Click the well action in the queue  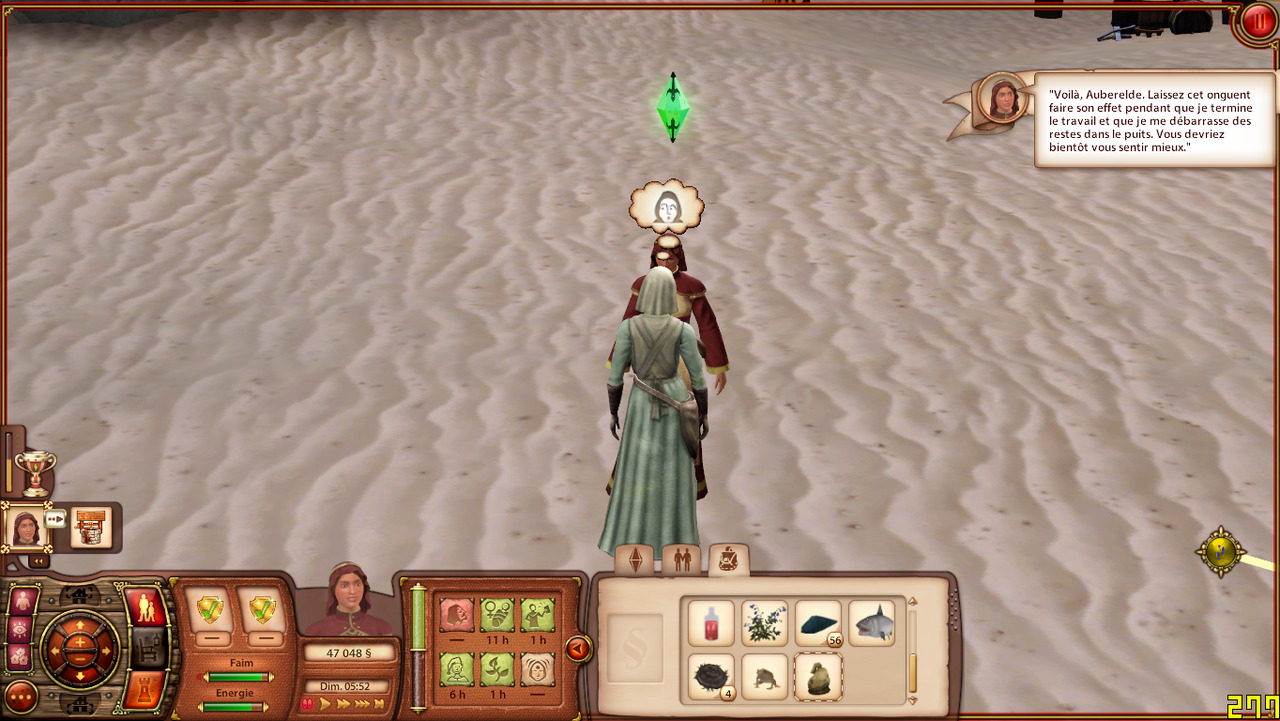tap(90, 527)
